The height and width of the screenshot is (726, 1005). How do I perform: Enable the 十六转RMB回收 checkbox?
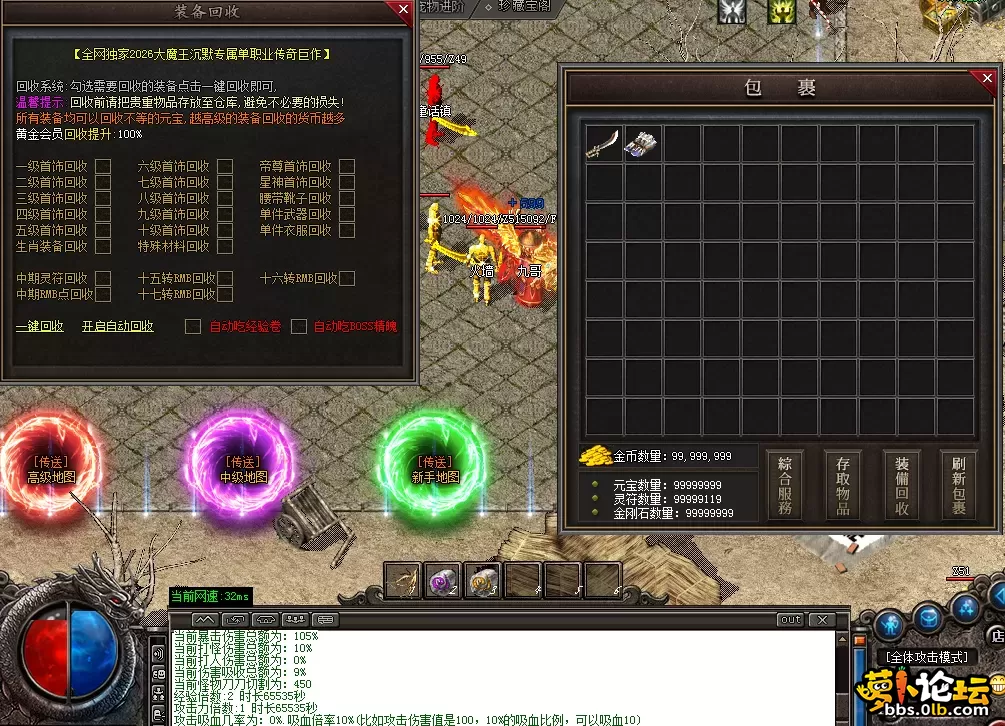pyautogui.click(x=347, y=279)
